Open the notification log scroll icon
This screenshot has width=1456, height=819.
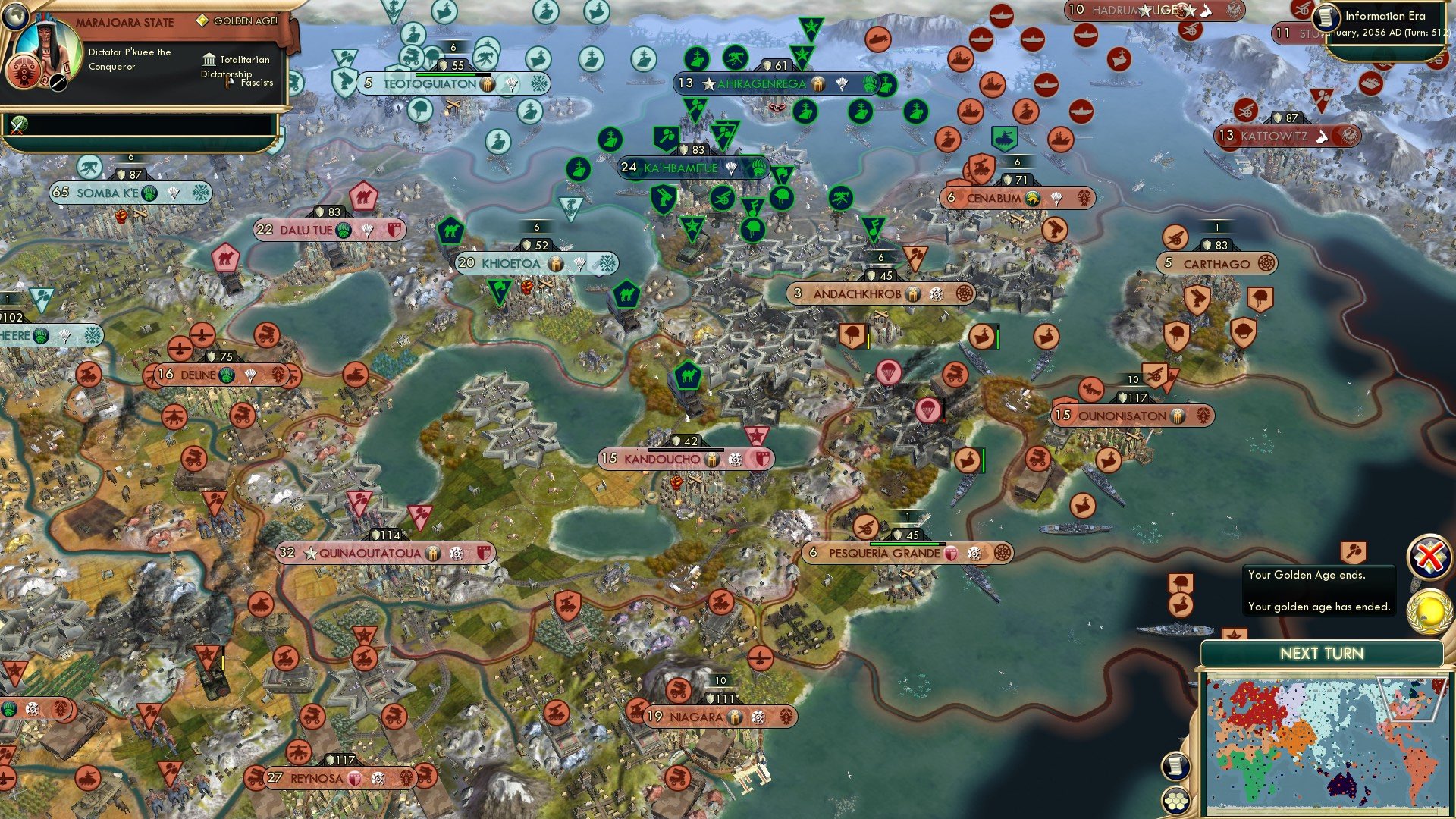pos(1175,767)
